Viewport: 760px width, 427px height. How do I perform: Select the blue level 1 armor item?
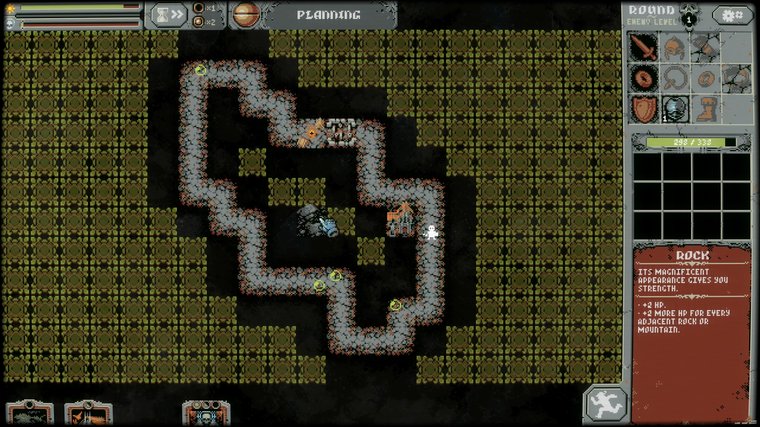(x=675, y=108)
